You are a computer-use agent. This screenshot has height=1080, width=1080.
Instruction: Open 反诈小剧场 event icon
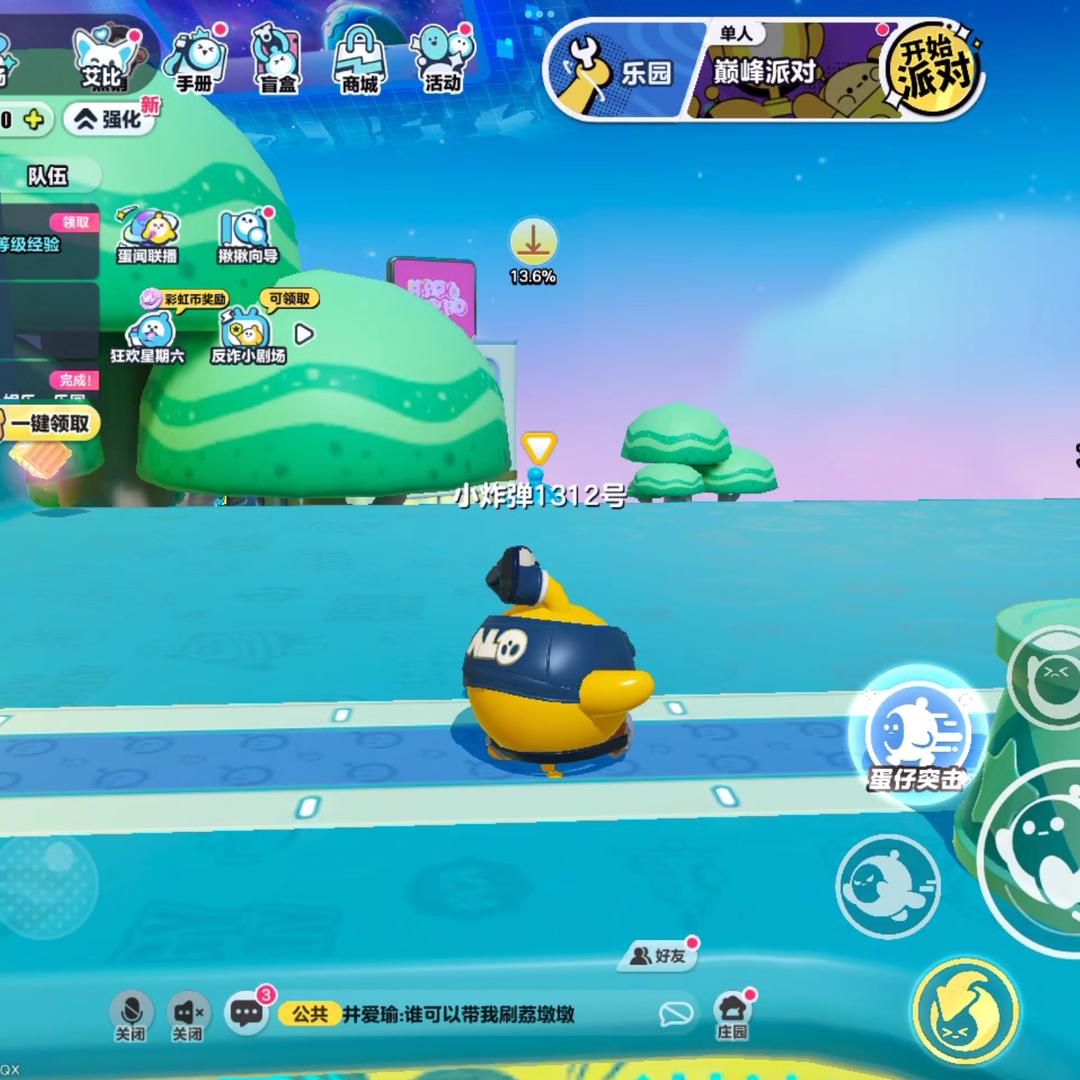[x=246, y=335]
